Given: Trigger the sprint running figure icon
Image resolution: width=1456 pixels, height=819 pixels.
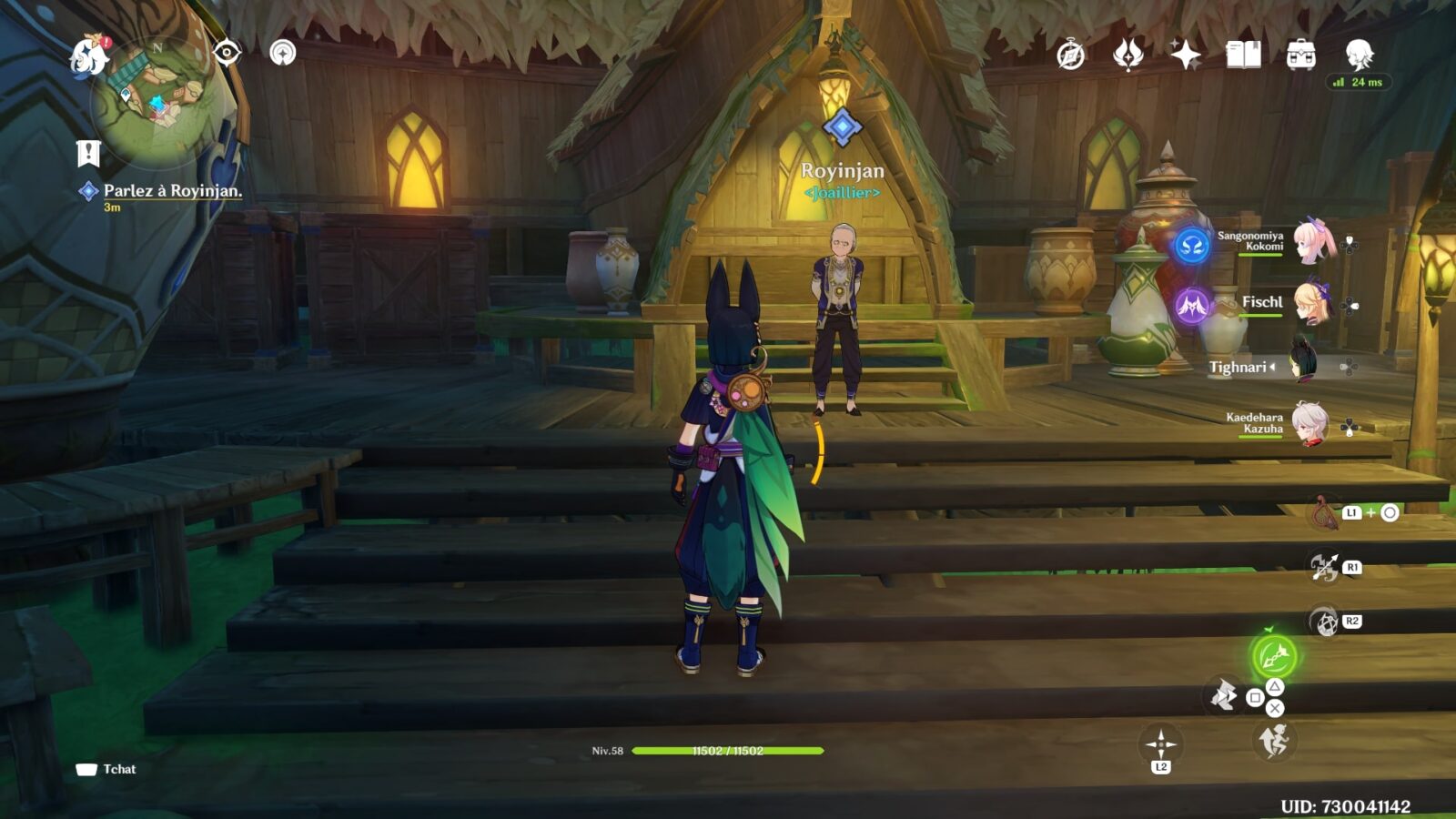Looking at the screenshot, I should [1274, 741].
